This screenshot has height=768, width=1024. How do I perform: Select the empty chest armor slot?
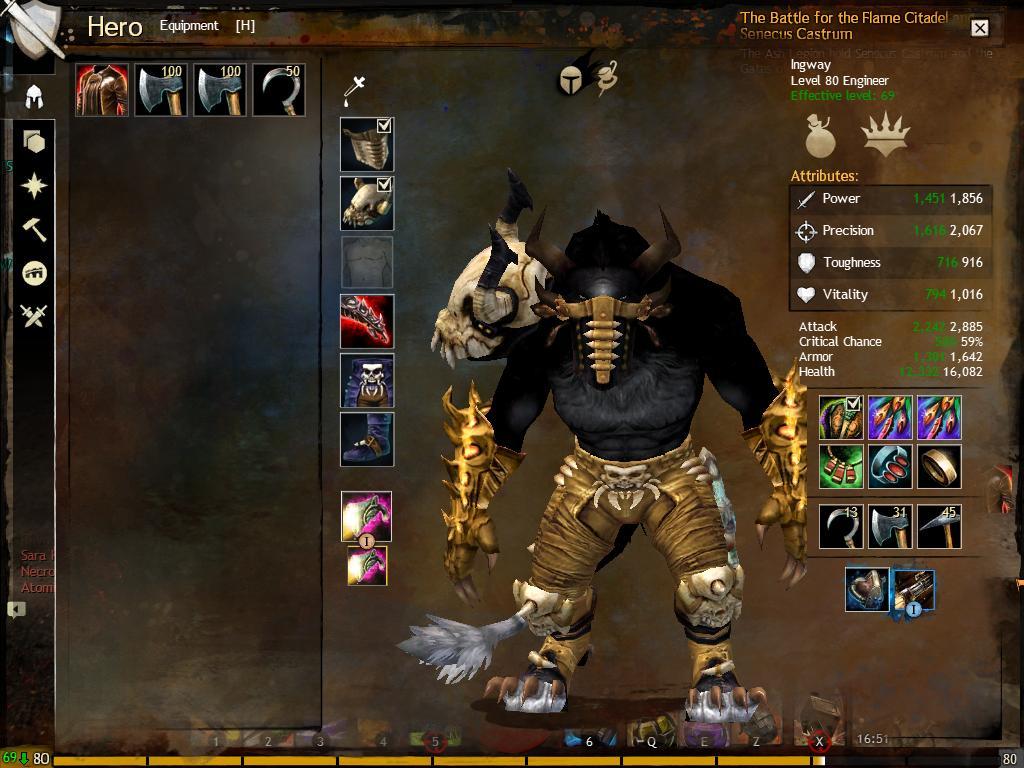[367, 263]
